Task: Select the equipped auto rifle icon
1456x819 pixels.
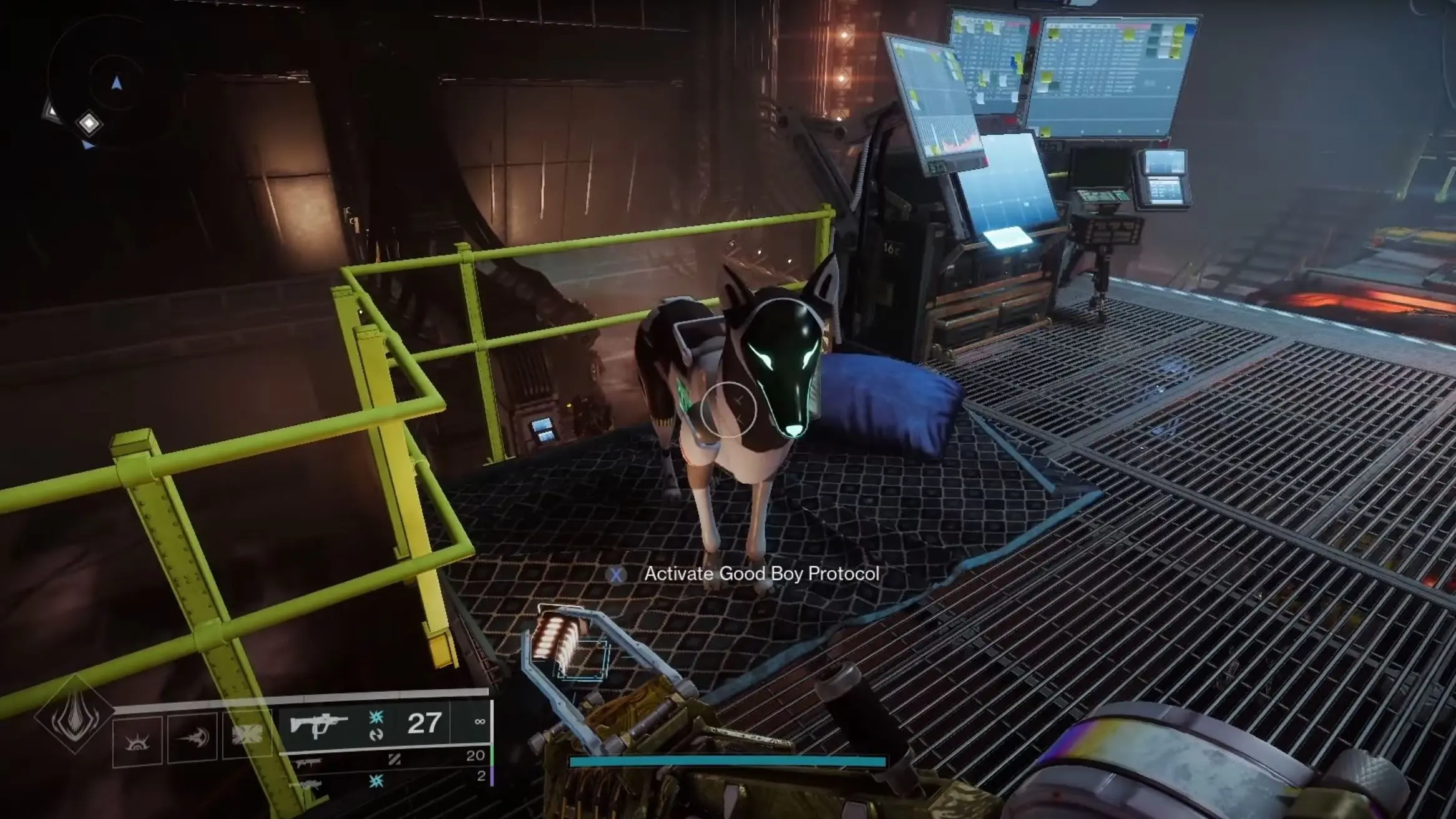Action: coord(320,725)
